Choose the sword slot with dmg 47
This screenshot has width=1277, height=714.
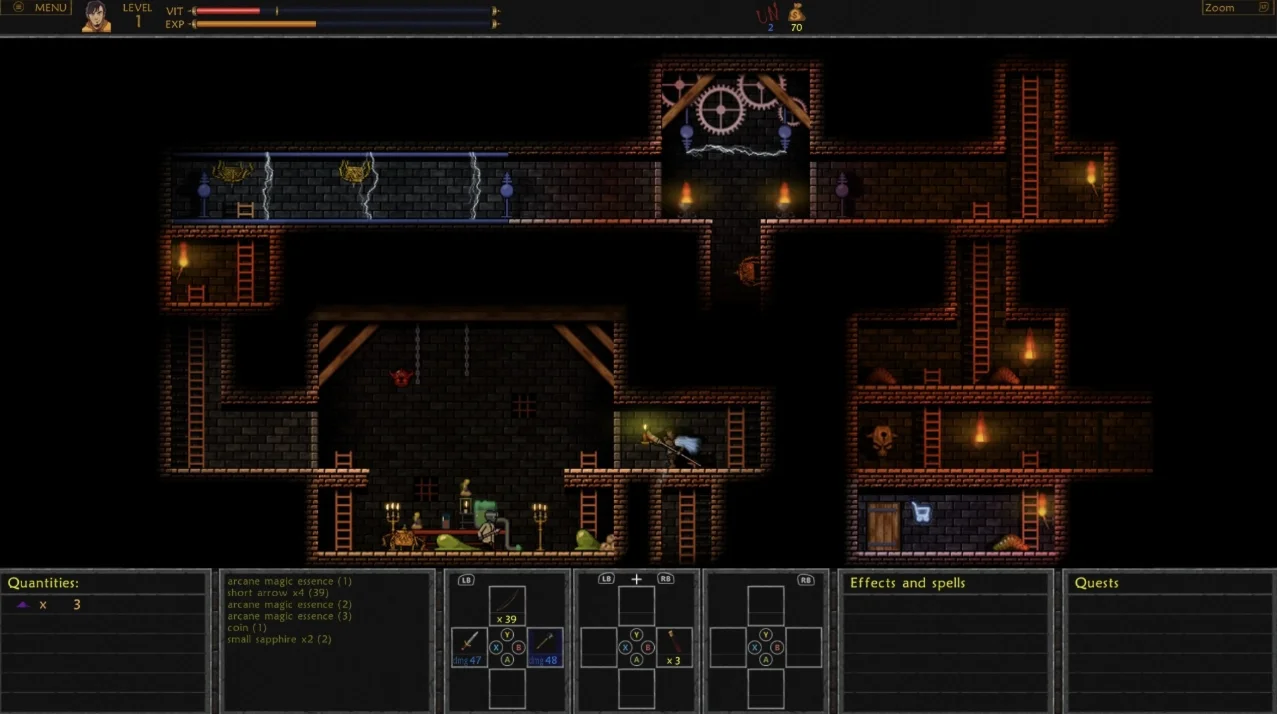click(x=469, y=646)
